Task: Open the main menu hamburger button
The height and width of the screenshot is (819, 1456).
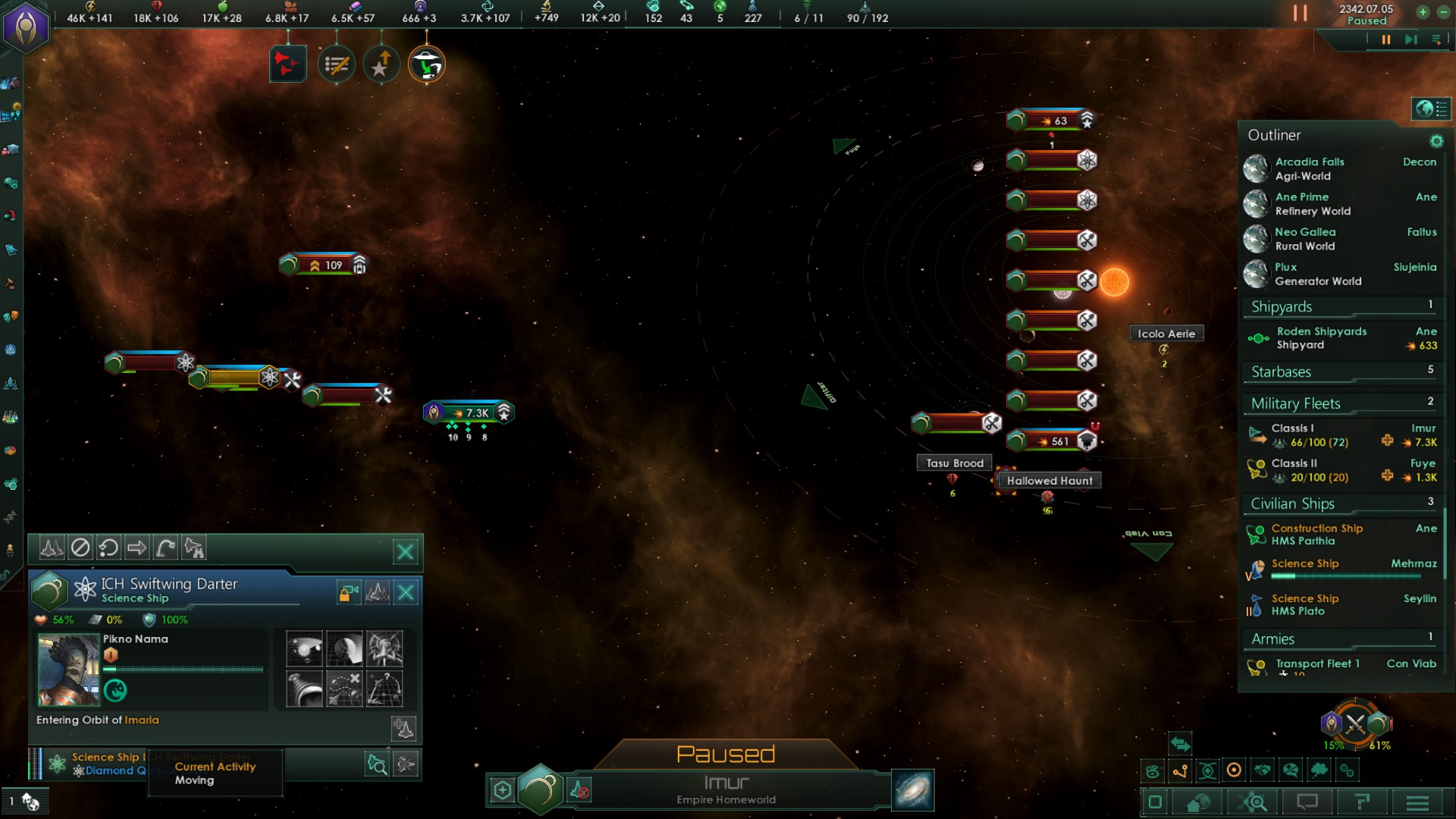Action: click(x=1417, y=802)
